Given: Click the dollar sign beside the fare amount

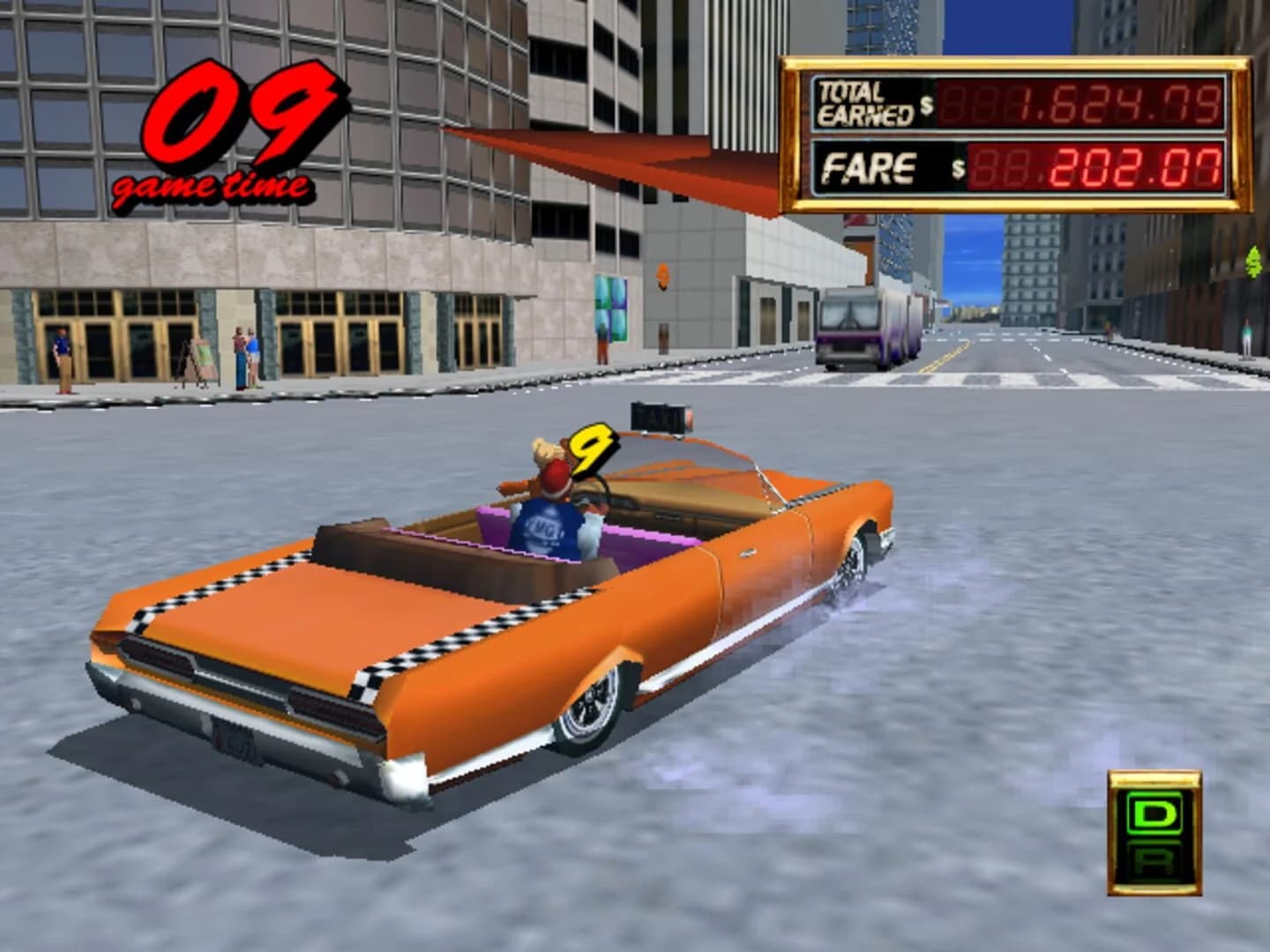Looking at the screenshot, I should pos(958,169).
